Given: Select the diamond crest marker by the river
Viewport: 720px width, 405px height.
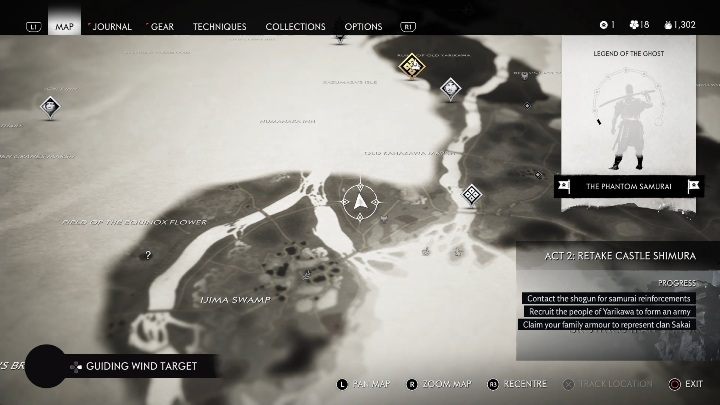Looking at the screenshot, I should point(471,195).
